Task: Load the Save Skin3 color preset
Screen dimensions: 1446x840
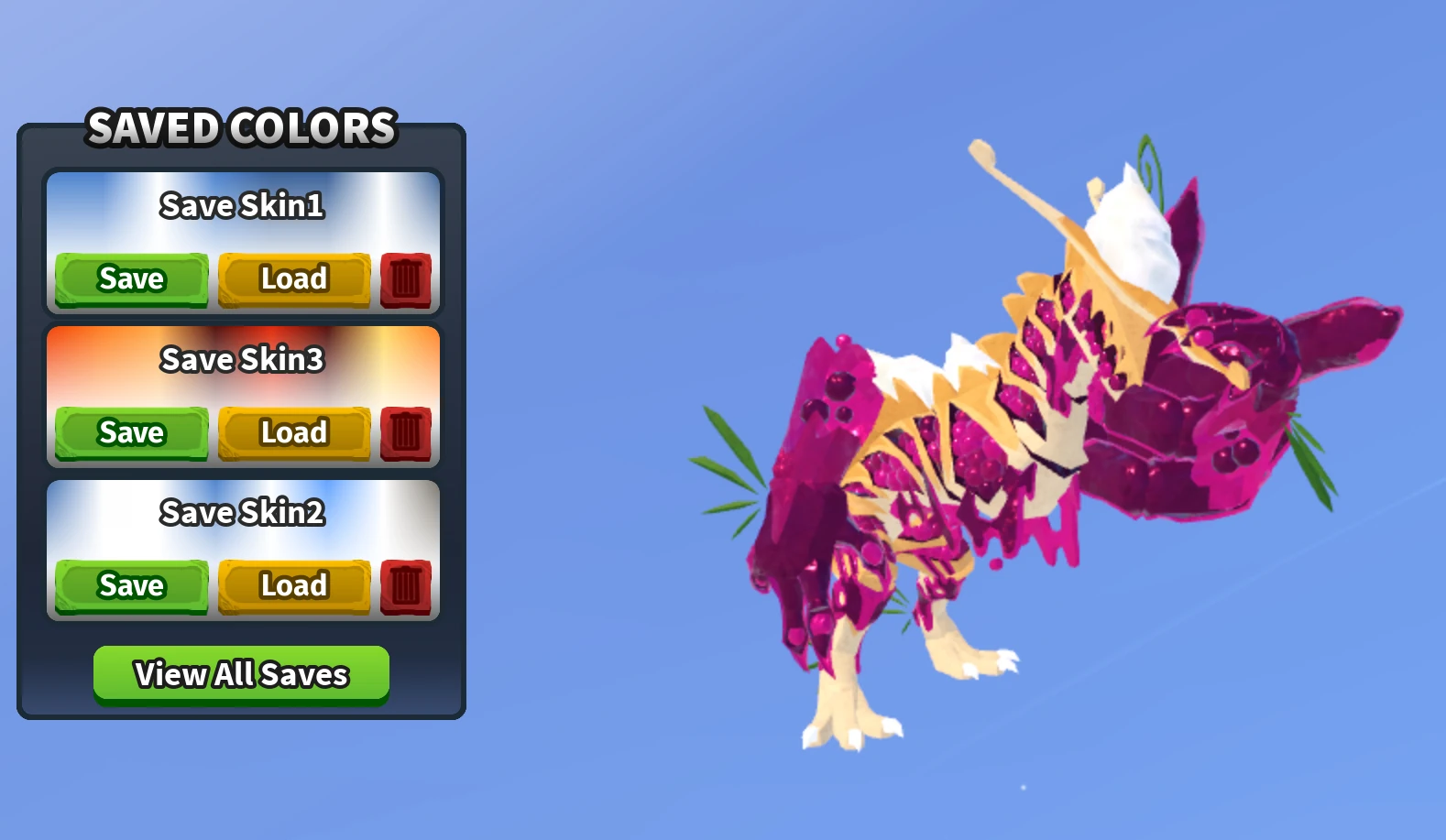Action: coord(292,432)
